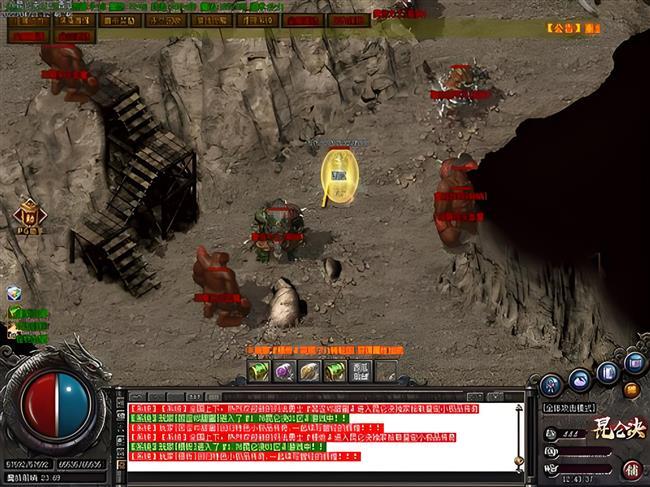Open the round bag button with purple pouch
Image resolution: width=650 pixels, height=487 pixels.
point(581,378)
